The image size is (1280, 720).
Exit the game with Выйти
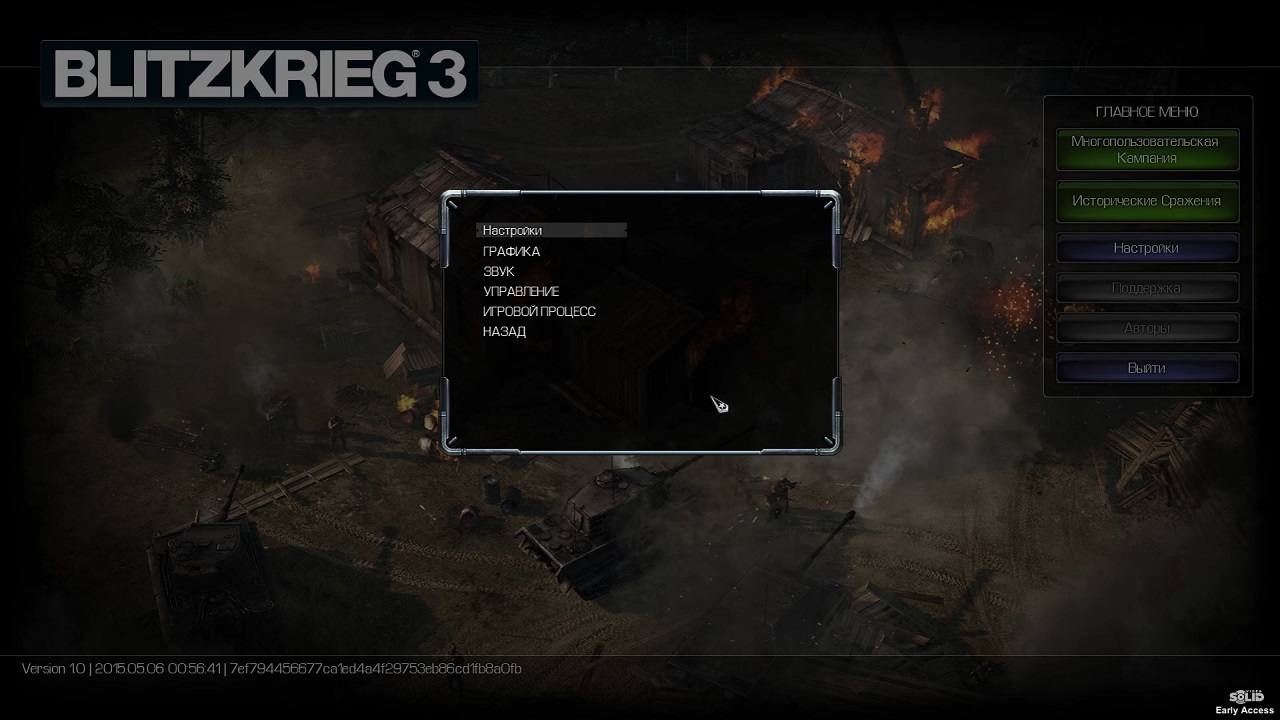tap(1147, 368)
